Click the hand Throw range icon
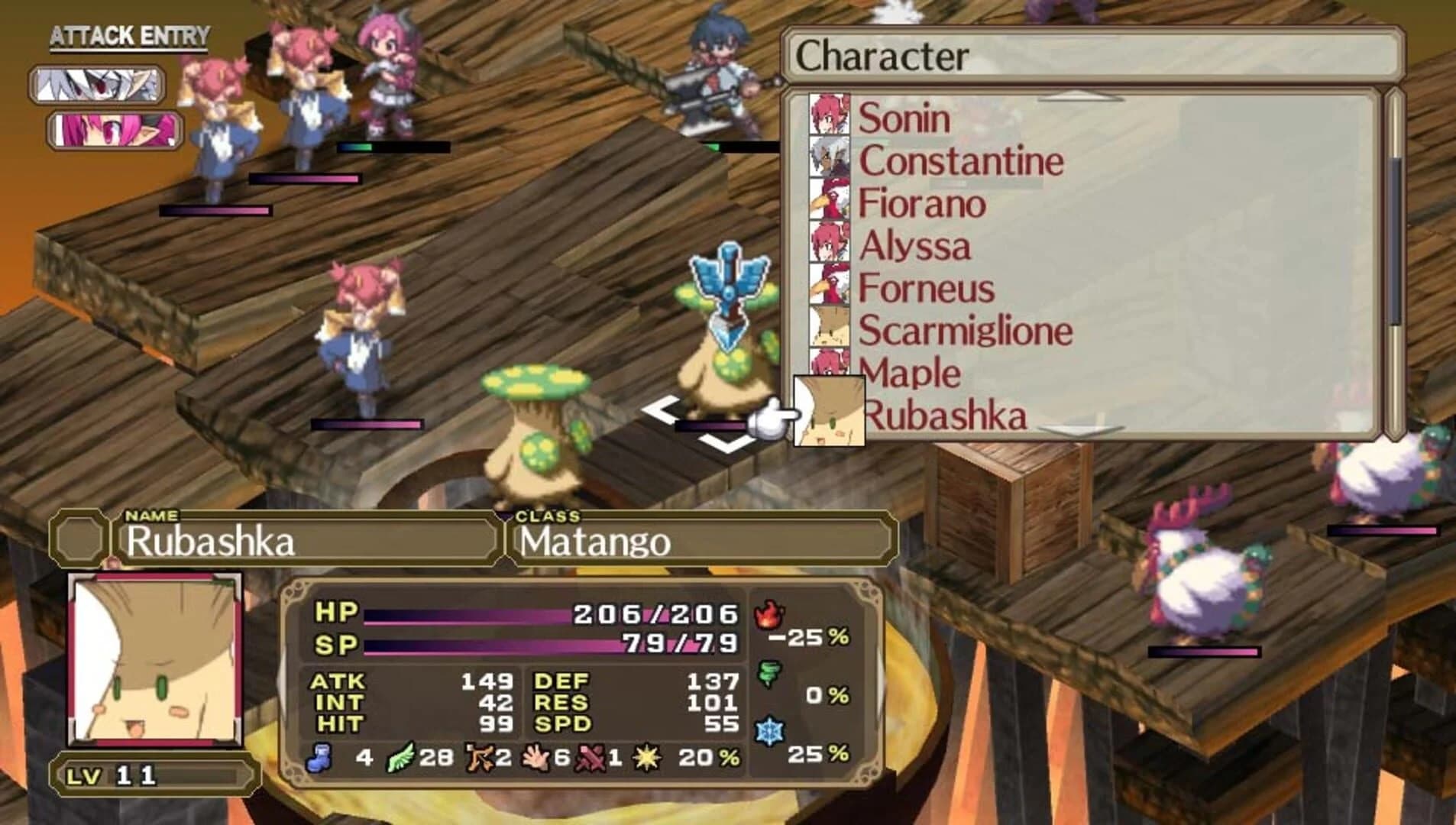 pos(537,758)
